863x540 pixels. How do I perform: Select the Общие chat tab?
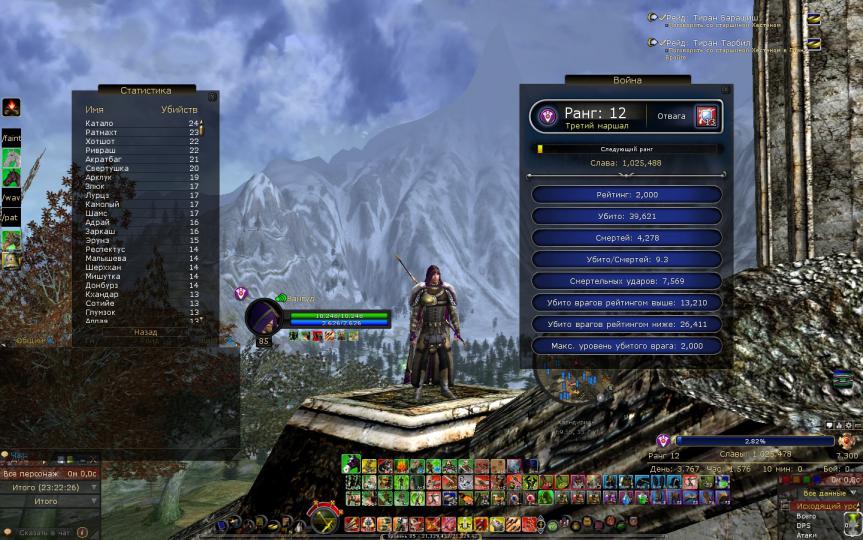point(31,341)
